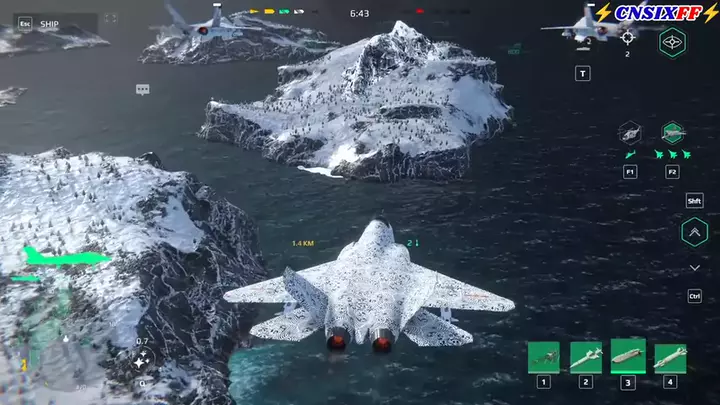Viewport: 720px width, 405px height.
Task: Toggle the fullscreen frame icon
Action: (110, 19)
